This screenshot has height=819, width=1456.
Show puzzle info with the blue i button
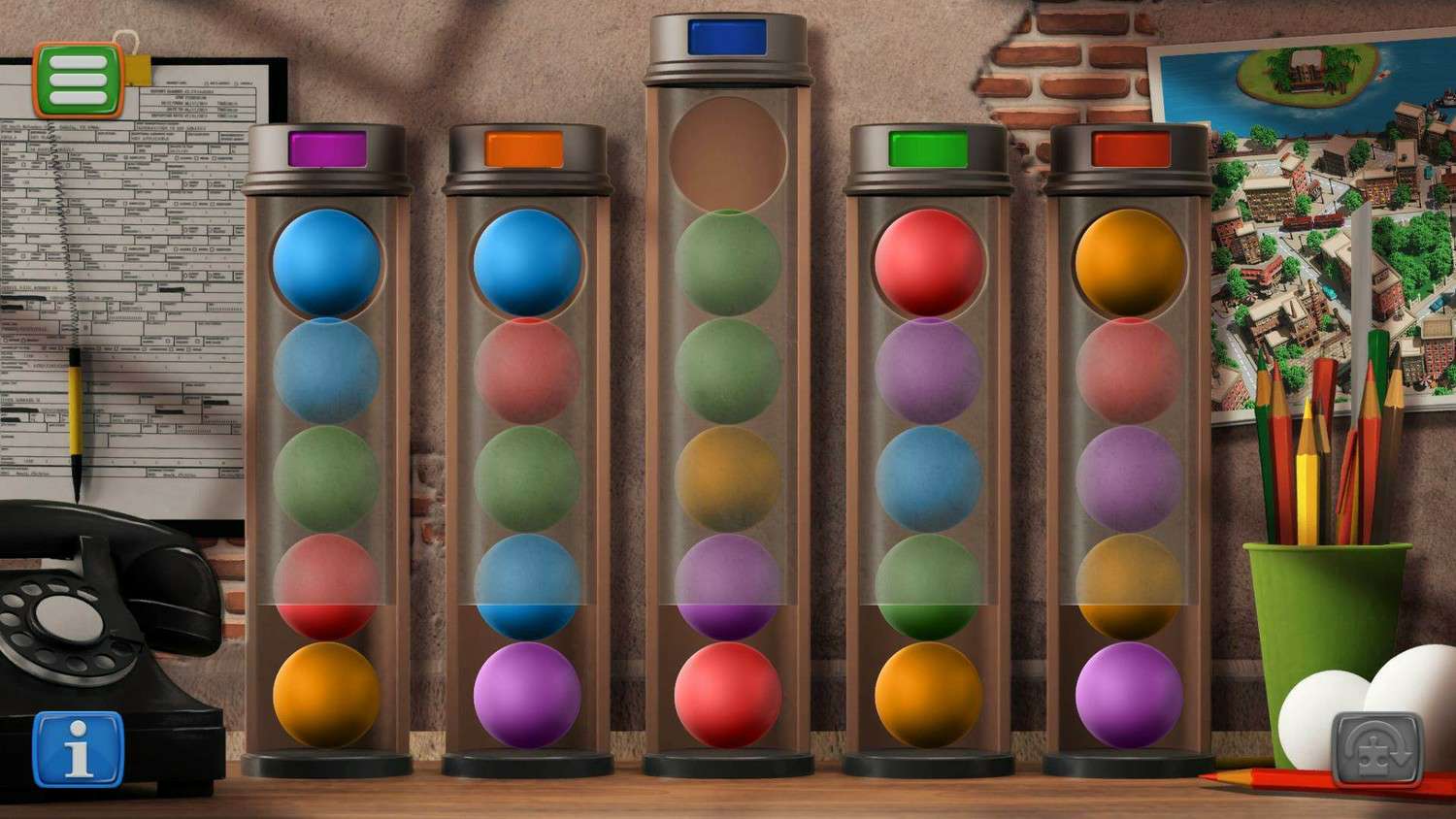(x=79, y=748)
